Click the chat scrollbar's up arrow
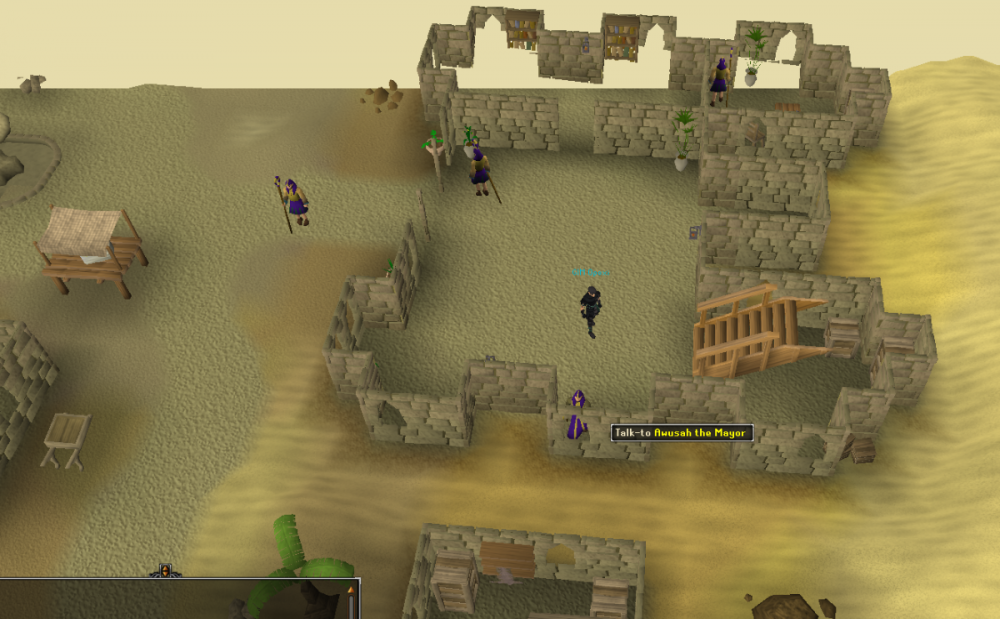 pos(351,590)
